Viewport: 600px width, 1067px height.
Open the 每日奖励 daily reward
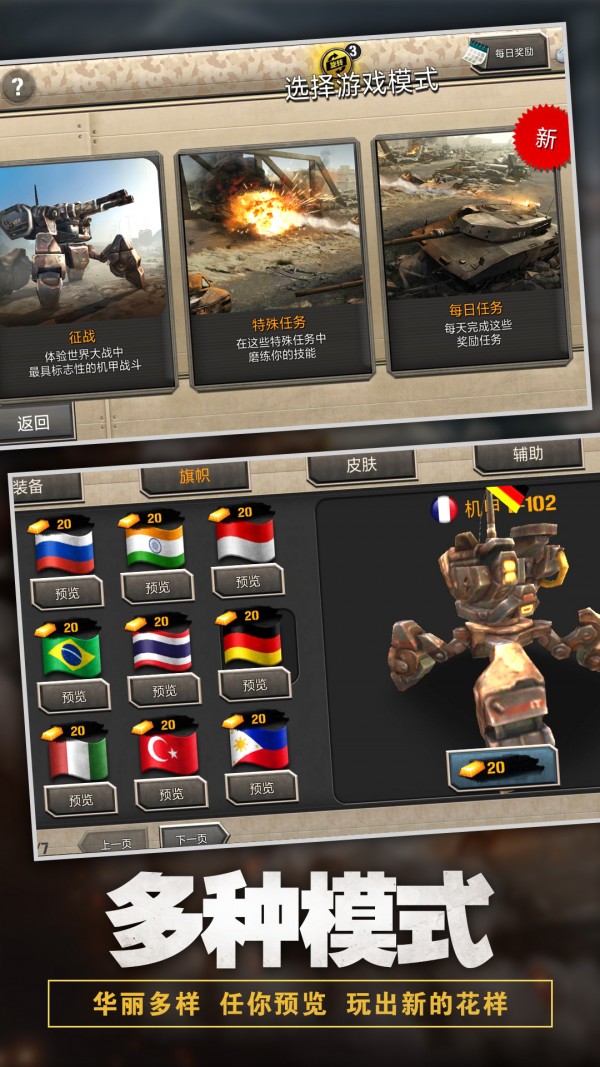tap(508, 53)
